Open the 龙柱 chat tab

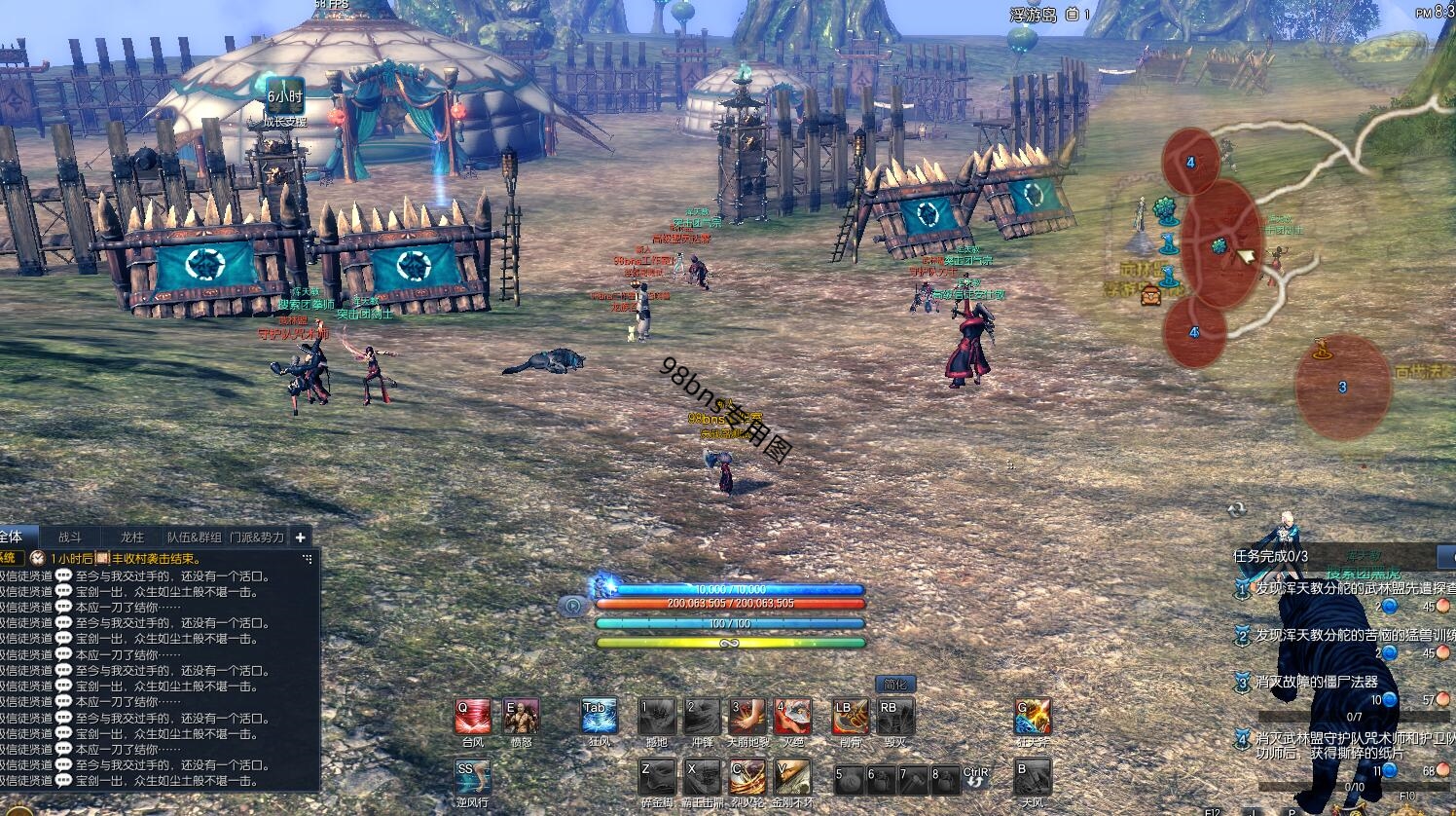[x=131, y=537]
